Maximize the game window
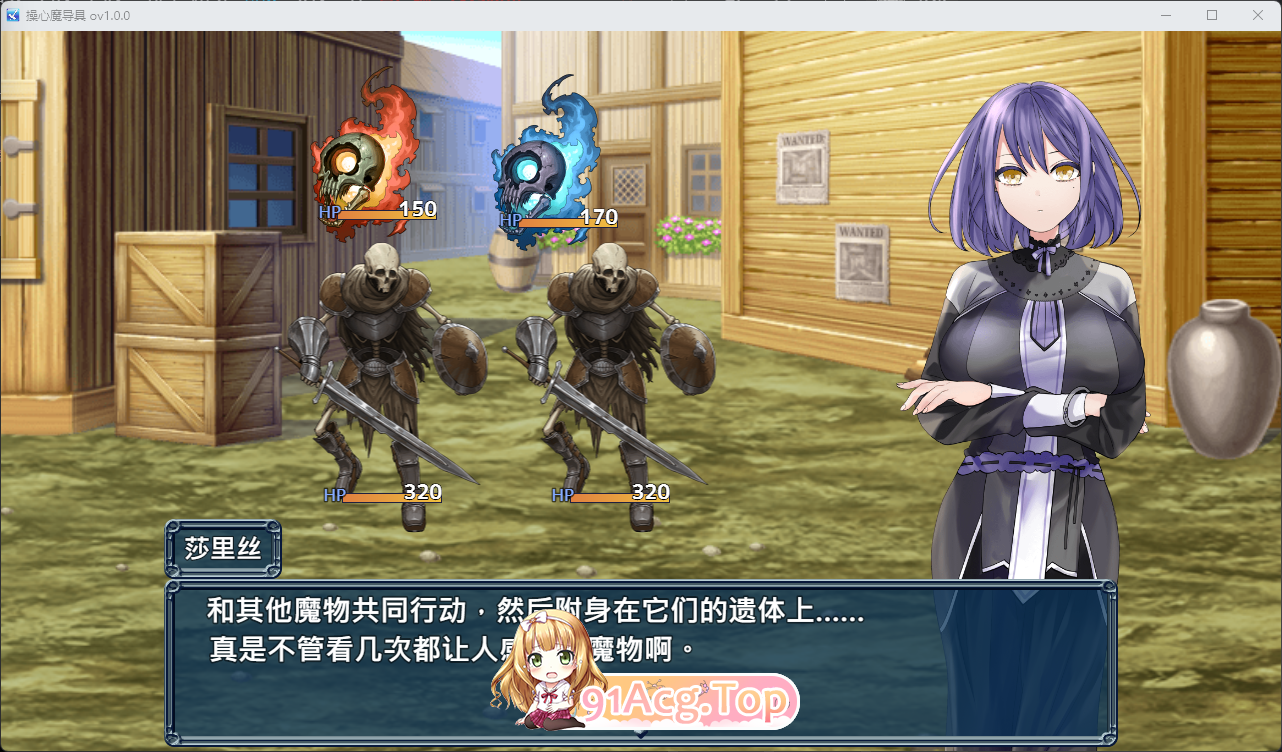Viewport: 1282px width, 752px height. (x=1211, y=15)
